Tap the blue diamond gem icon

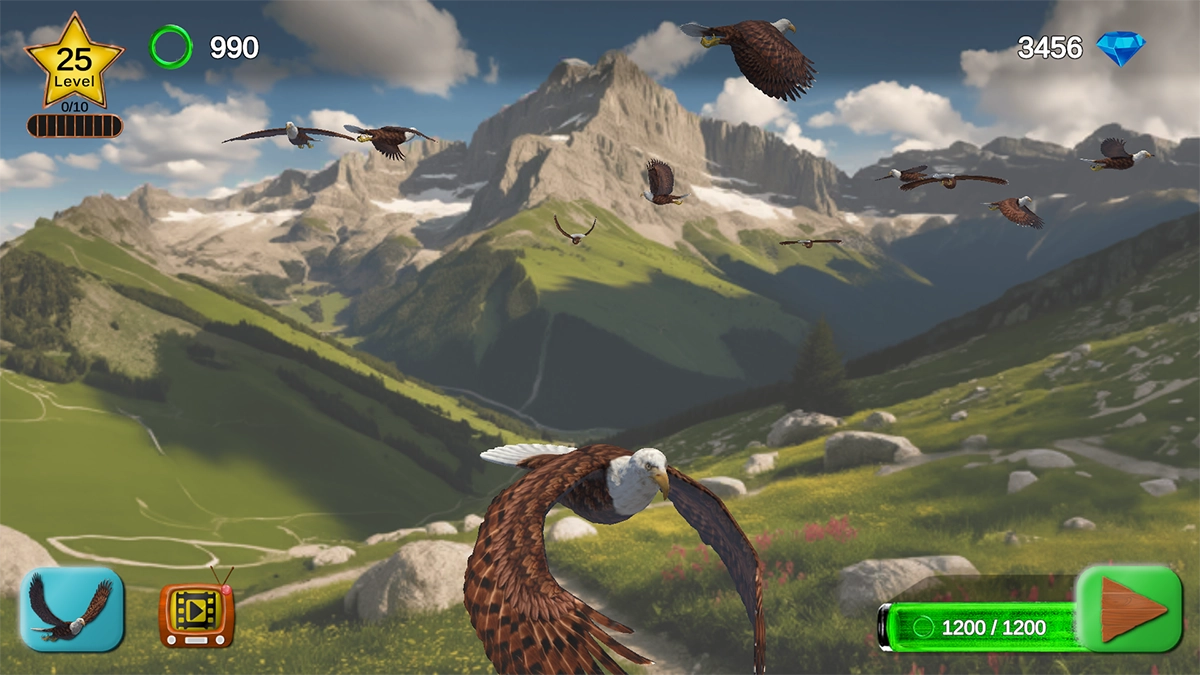1120,48
